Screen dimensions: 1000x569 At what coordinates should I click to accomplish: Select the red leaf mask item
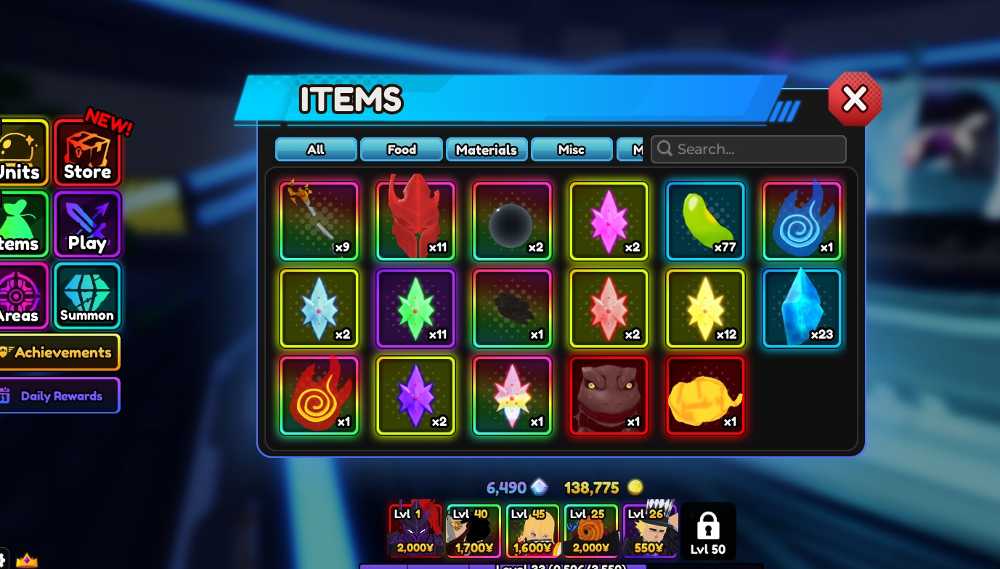pyautogui.click(x=415, y=221)
